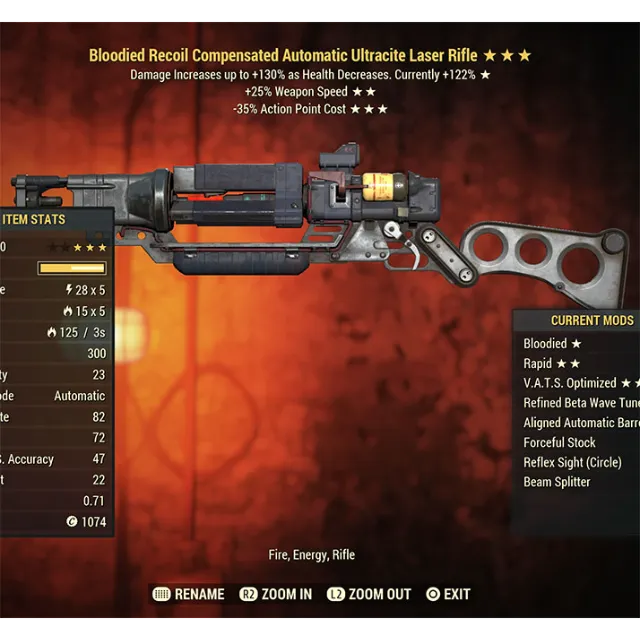Exit the weapon inspect screen
The width and height of the screenshot is (640, 640).
448,594
